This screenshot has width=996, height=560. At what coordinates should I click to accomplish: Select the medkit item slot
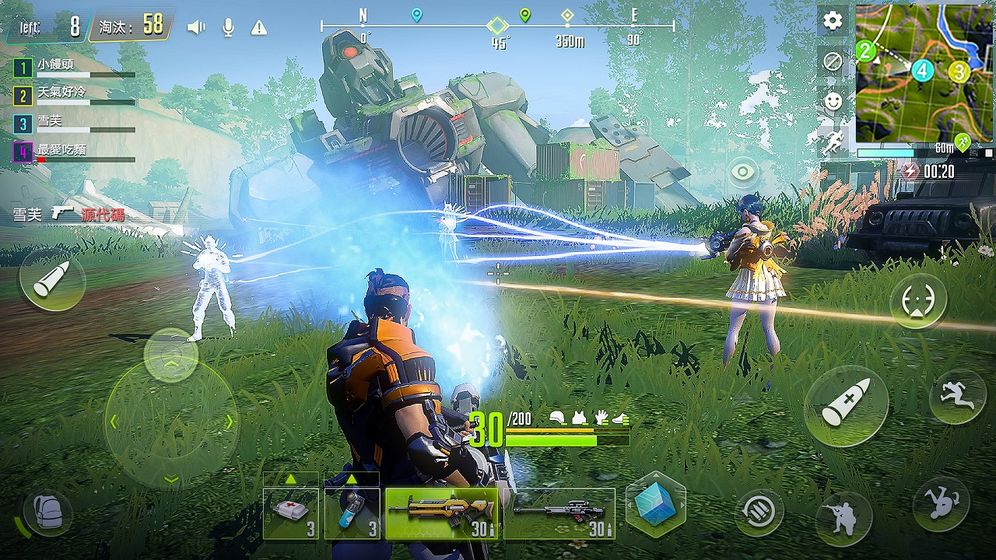[291, 513]
